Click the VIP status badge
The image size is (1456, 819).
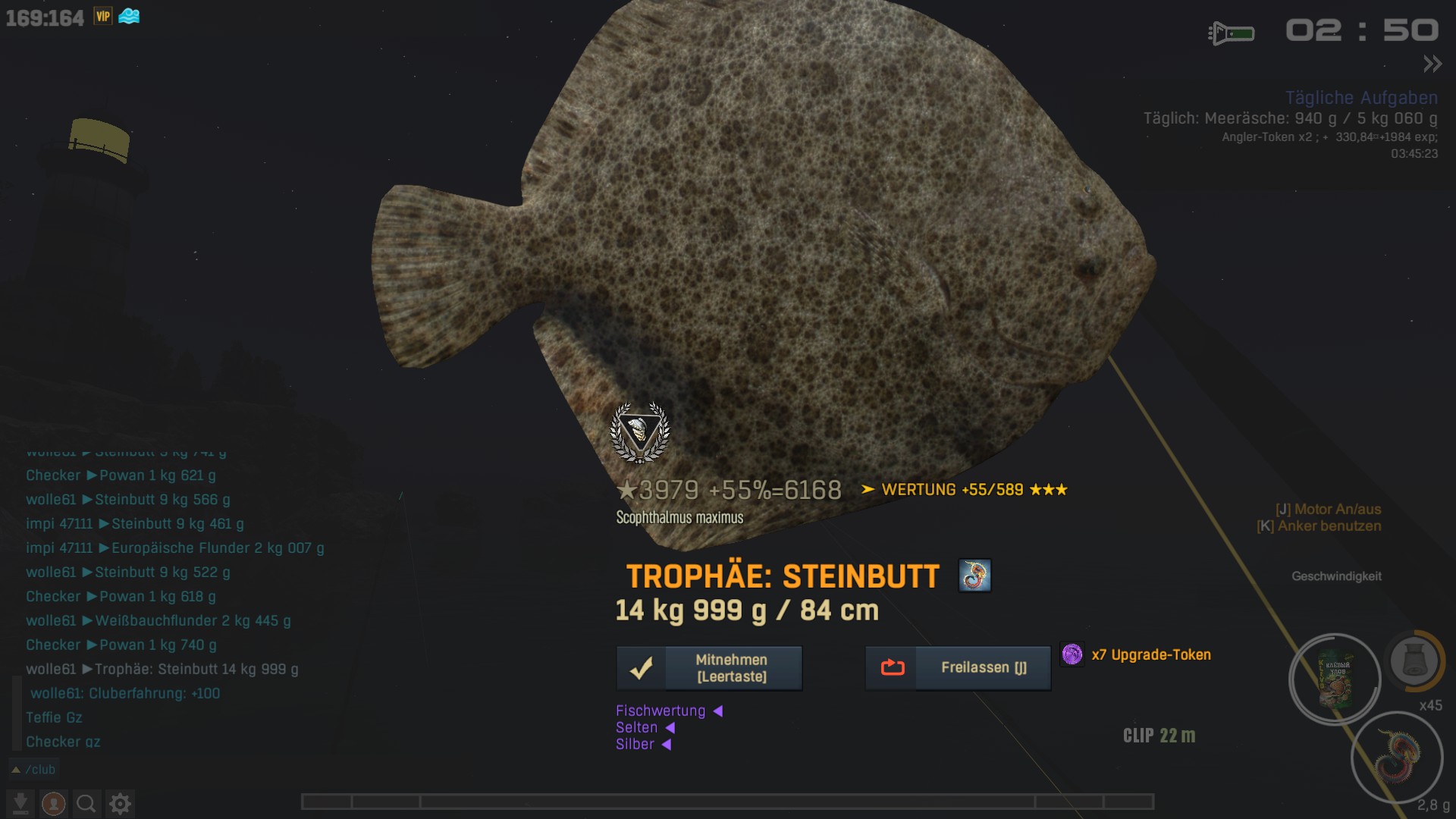pos(103,16)
